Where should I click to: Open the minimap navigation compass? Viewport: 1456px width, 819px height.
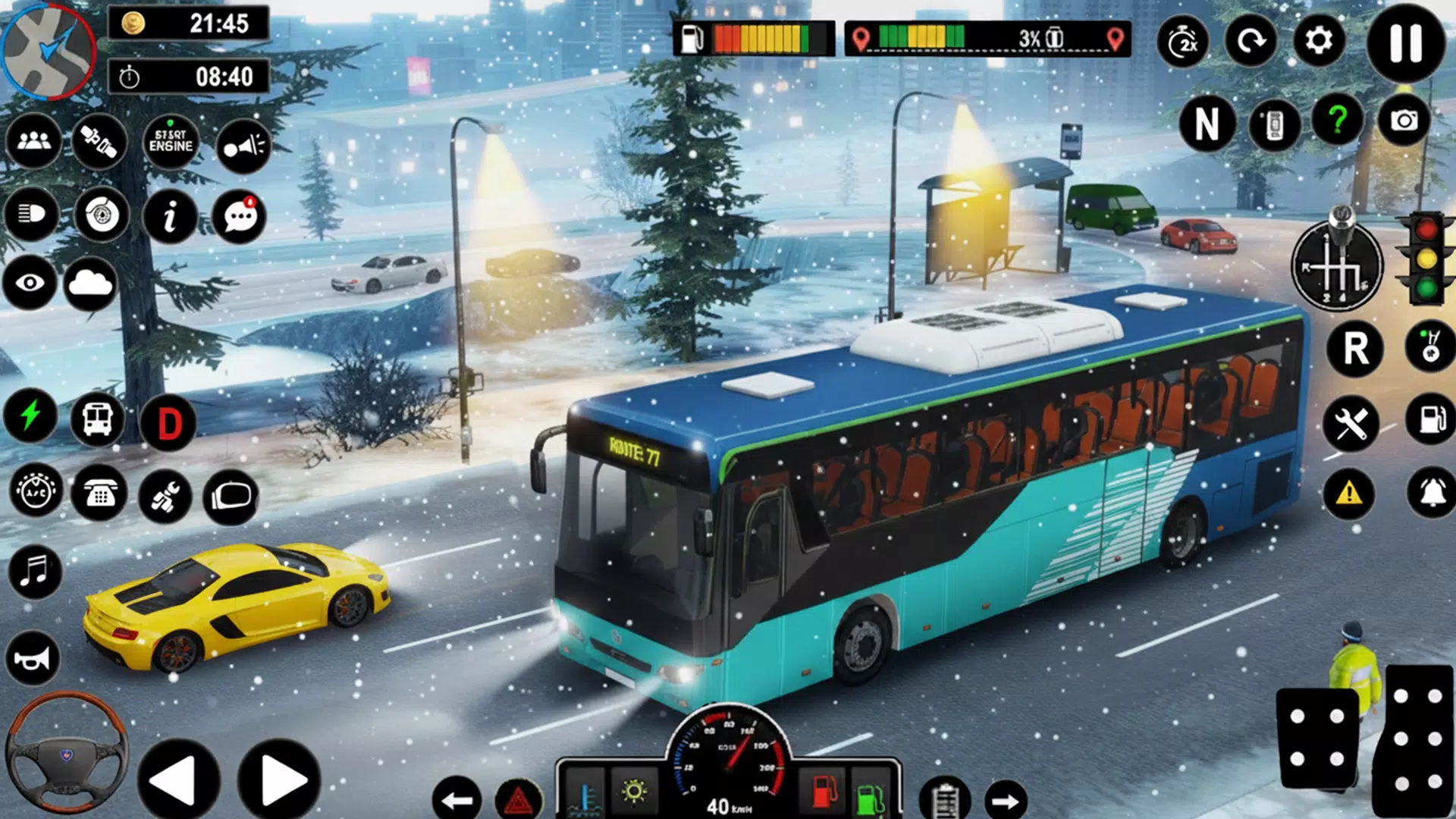[x=49, y=50]
